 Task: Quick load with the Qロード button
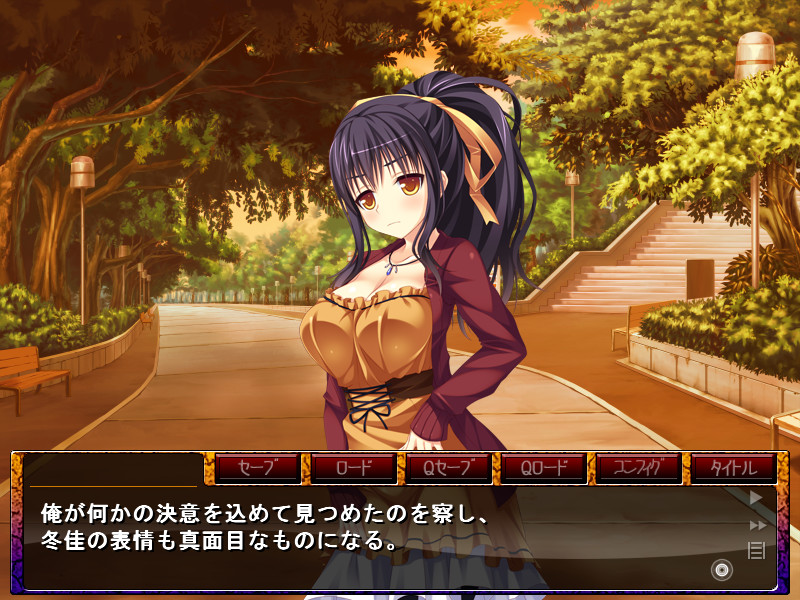tap(543, 467)
